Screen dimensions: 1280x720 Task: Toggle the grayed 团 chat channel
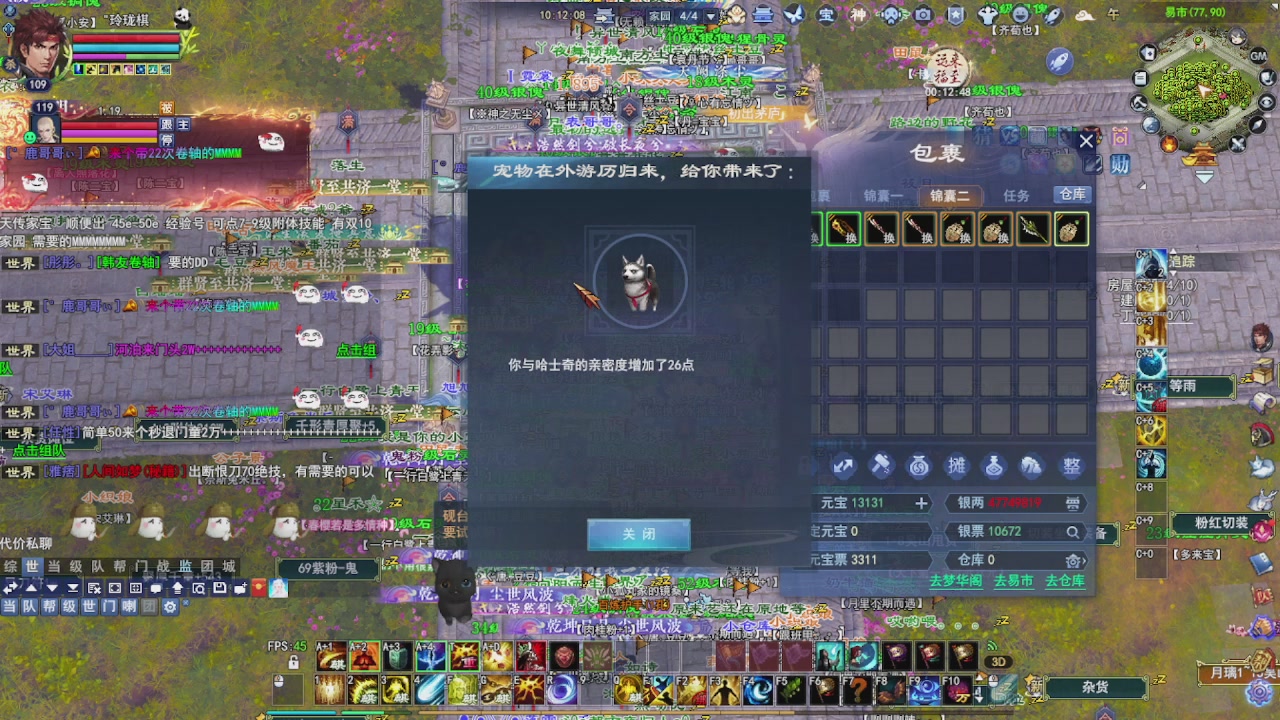click(x=150, y=607)
